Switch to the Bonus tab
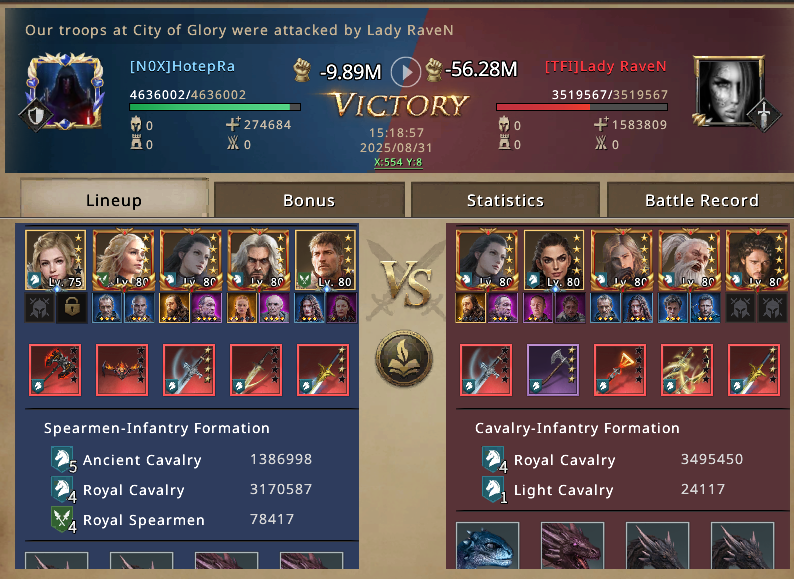Image resolution: width=794 pixels, height=579 pixels. point(309,200)
